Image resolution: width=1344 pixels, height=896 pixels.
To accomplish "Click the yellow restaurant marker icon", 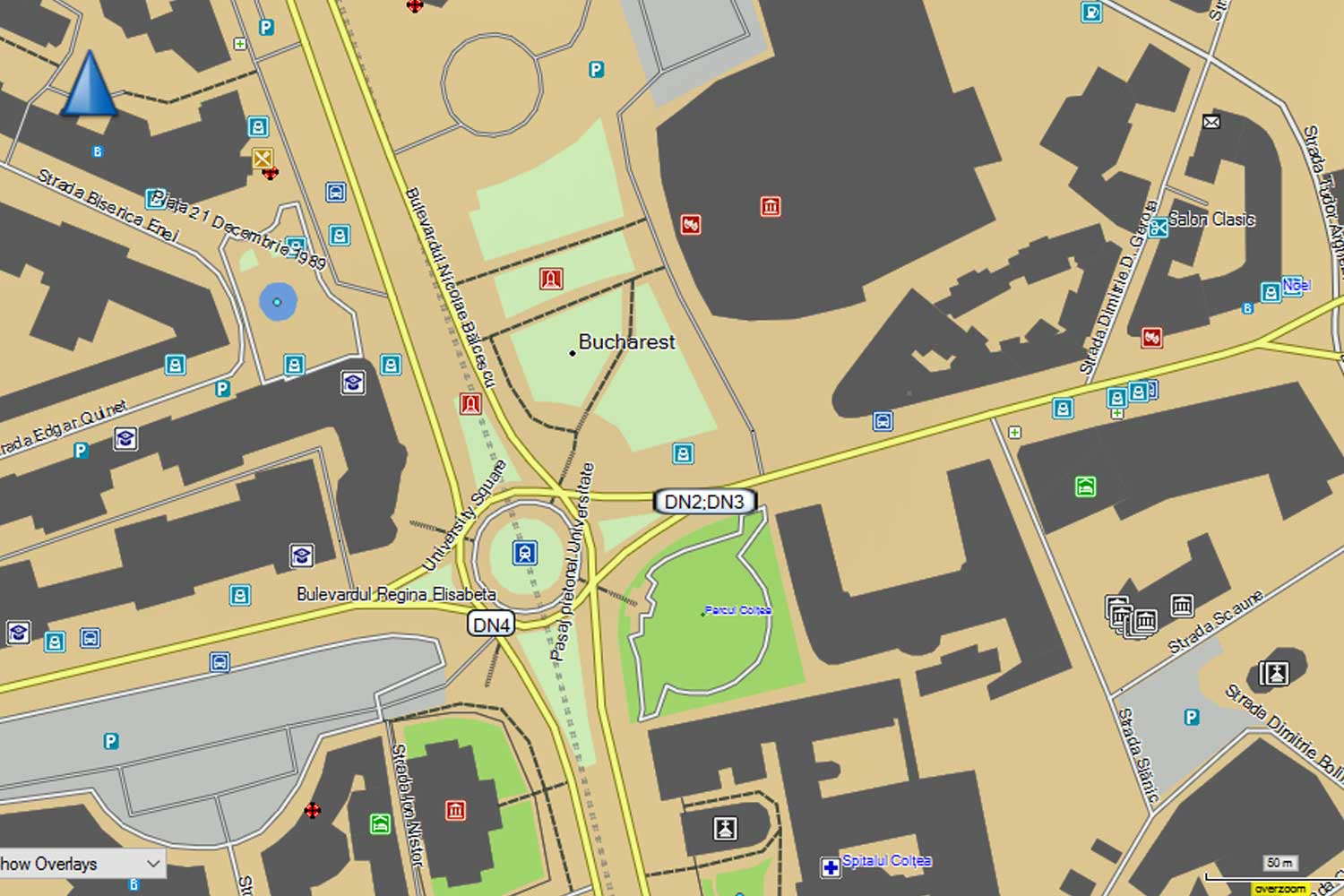I will (262, 159).
